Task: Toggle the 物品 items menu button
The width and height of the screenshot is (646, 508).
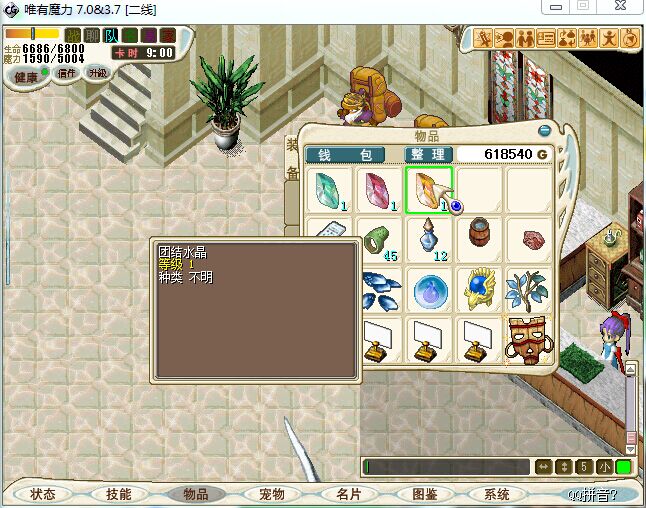Action: 195,494
